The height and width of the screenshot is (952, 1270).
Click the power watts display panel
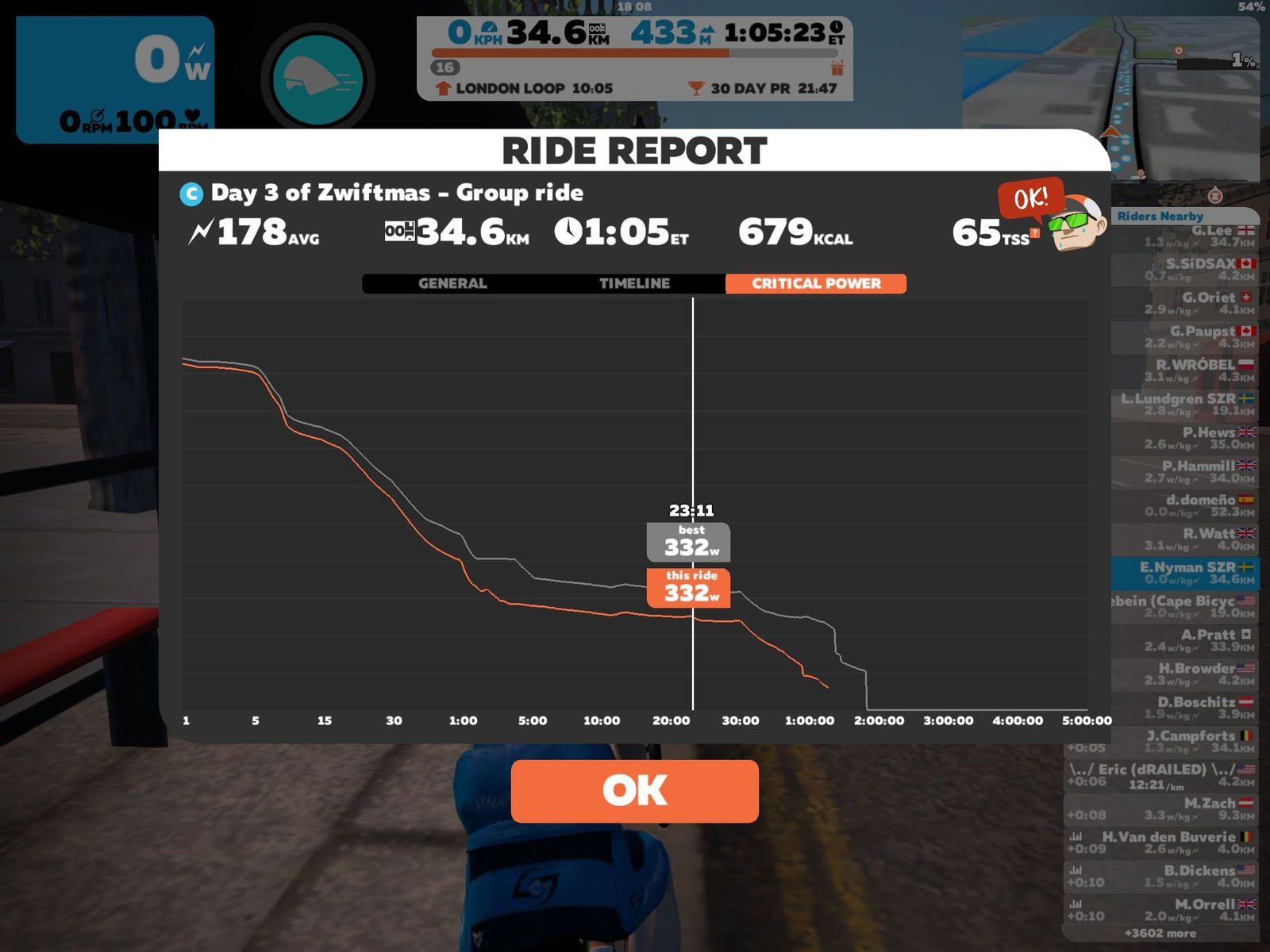tap(115, 79)
